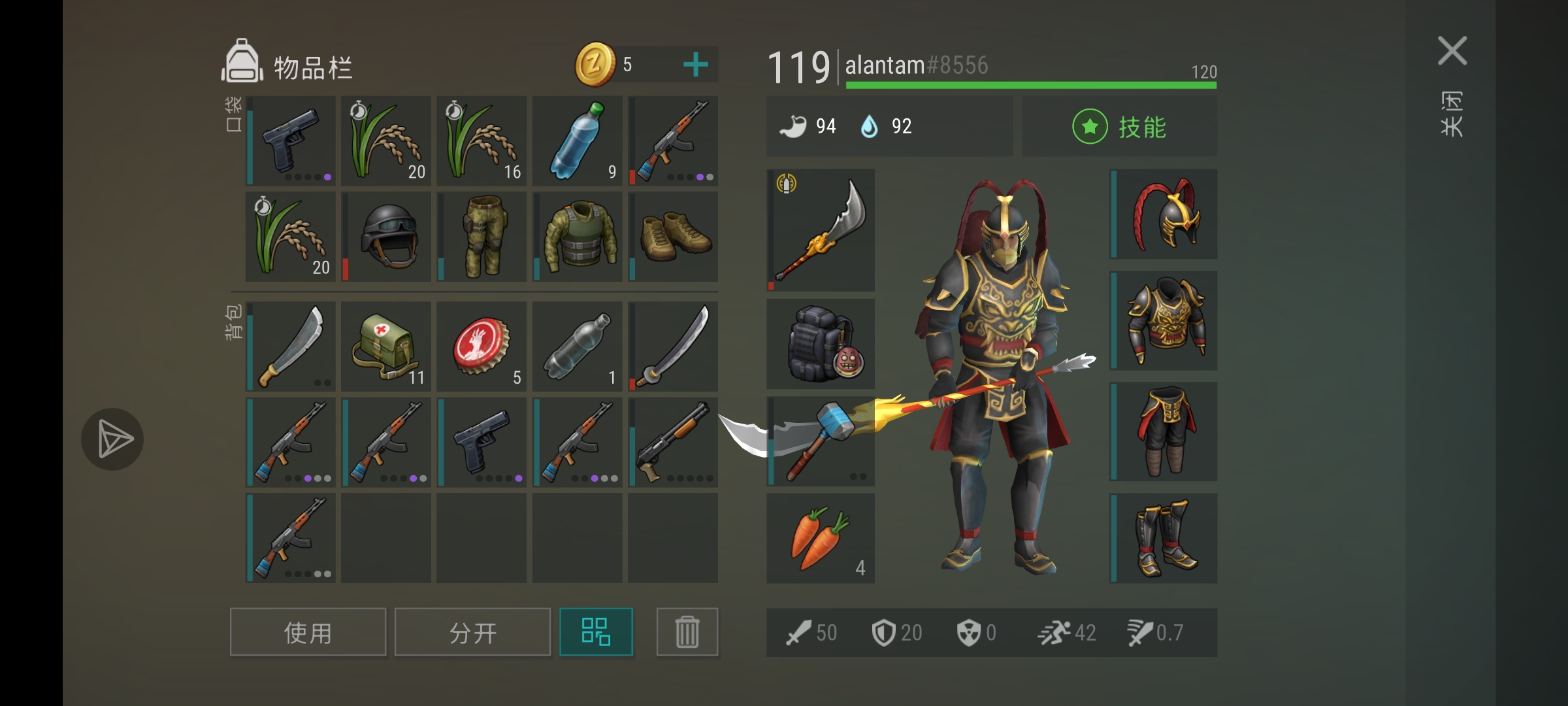The image size is (1568, 706).
Task: Select the tactical helmet with goggles
Action: tap(387, 236)
